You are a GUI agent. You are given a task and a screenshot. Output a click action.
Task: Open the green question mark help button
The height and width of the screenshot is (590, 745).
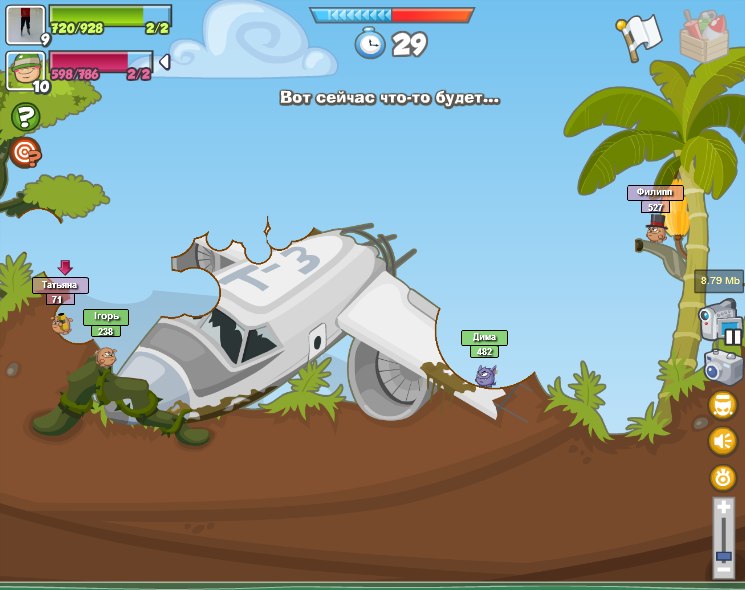click(24, 118)
